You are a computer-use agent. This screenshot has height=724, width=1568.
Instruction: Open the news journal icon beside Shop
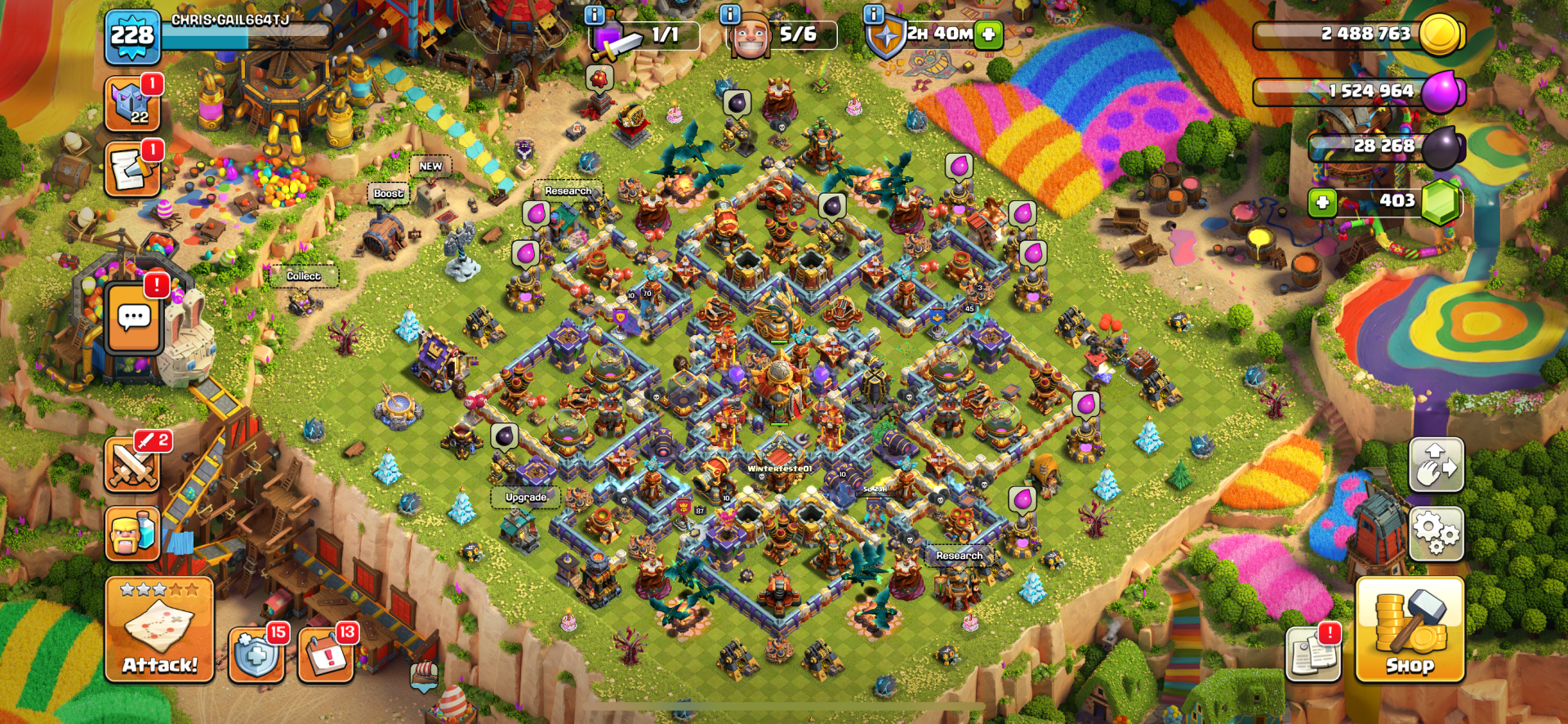click(1314, 654)
